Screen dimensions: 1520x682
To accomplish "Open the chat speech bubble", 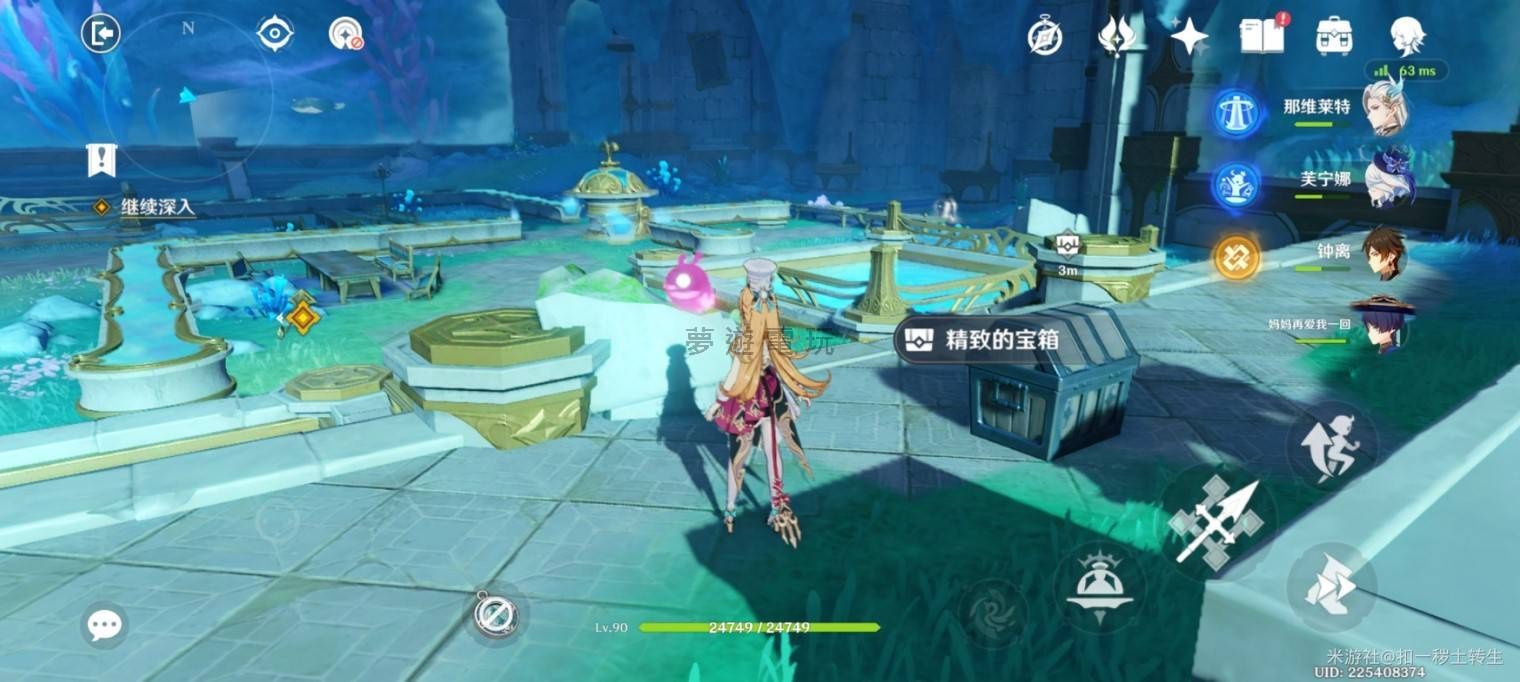I will tap(104, 625).
